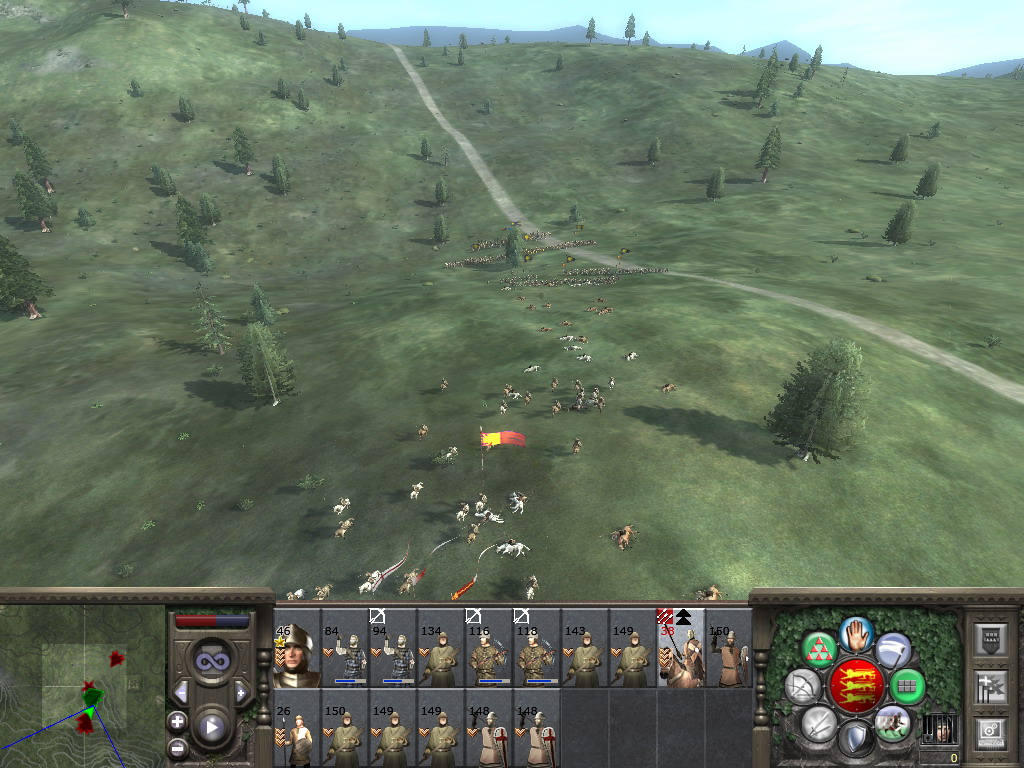Toggle the shield guard mode button
This screenshot has width=1024, height=768.
tap(856, 740)
